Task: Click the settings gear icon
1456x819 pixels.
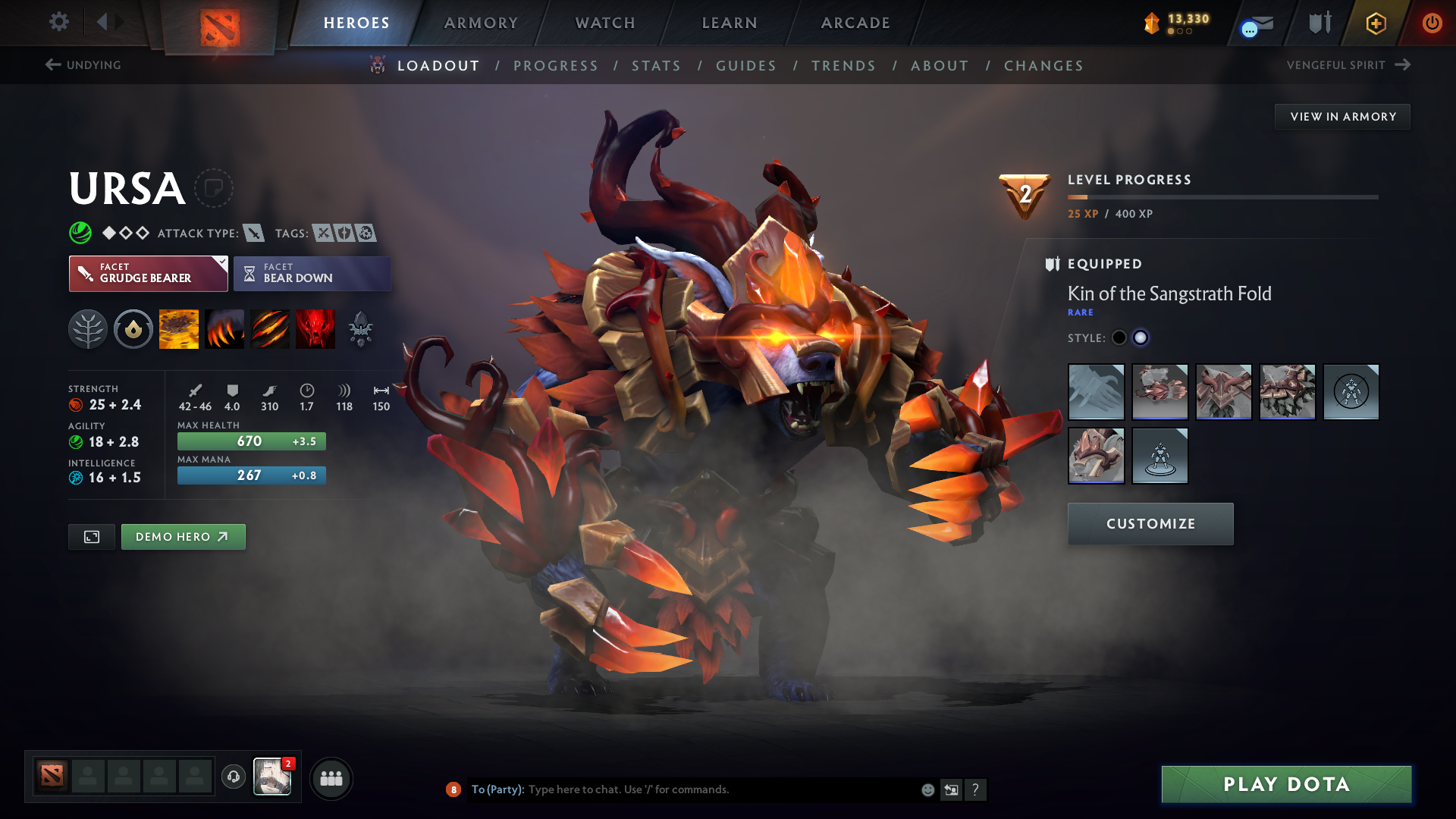Action: (x=58, y=22)
